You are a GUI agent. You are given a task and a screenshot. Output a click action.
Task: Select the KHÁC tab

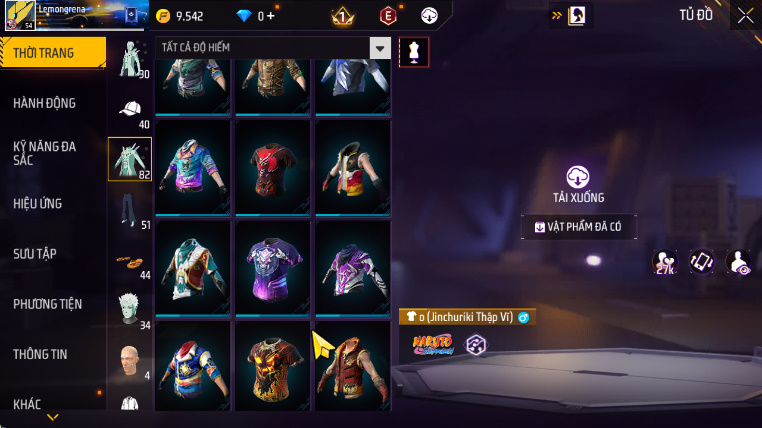click(x=28, y=404)
